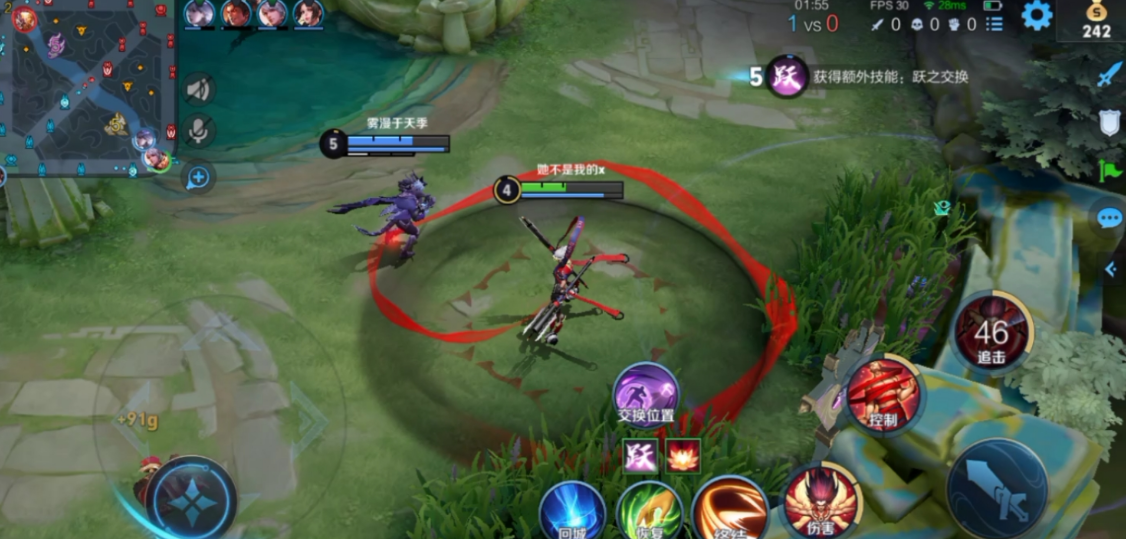Send the shield retreat signal
This screenshot has width=1126, height=539.
pos(1110,122)
